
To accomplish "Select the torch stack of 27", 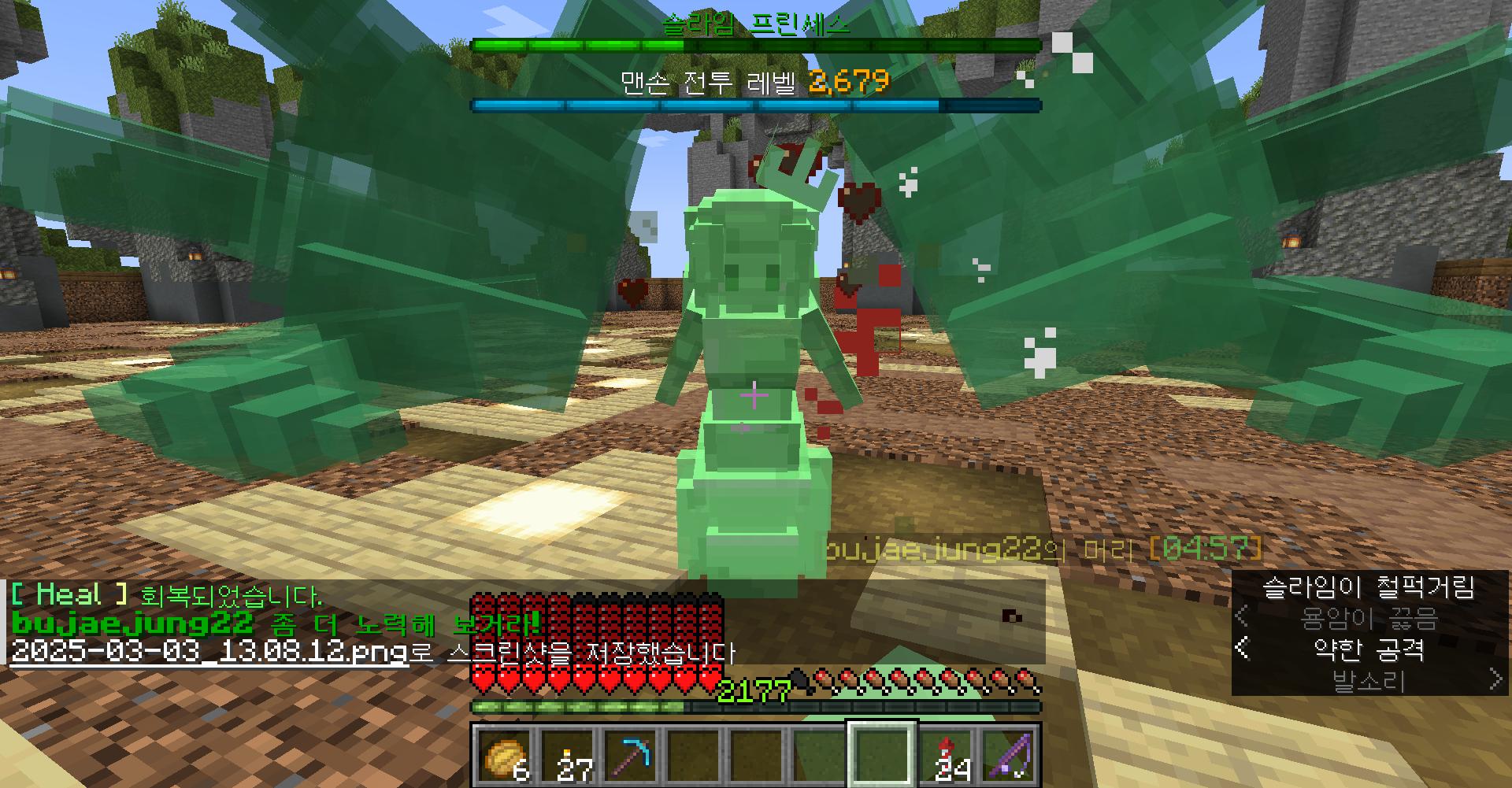I will pos(567,754).
